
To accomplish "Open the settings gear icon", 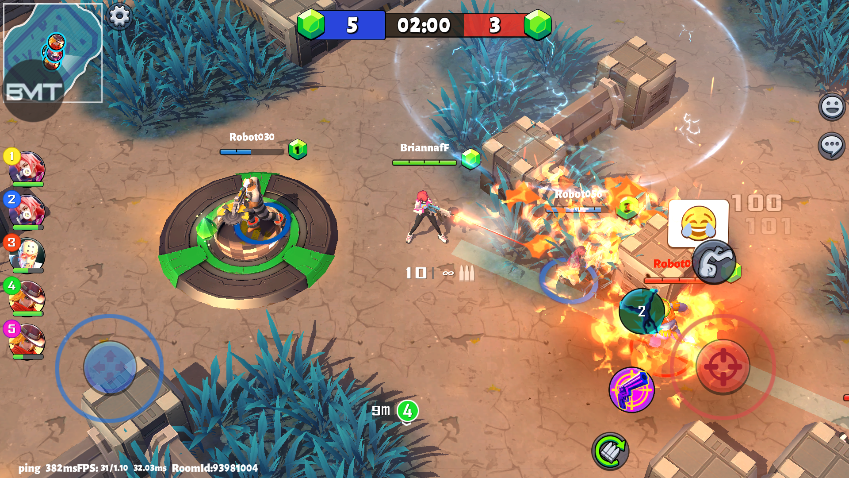I will coord(119,16).
